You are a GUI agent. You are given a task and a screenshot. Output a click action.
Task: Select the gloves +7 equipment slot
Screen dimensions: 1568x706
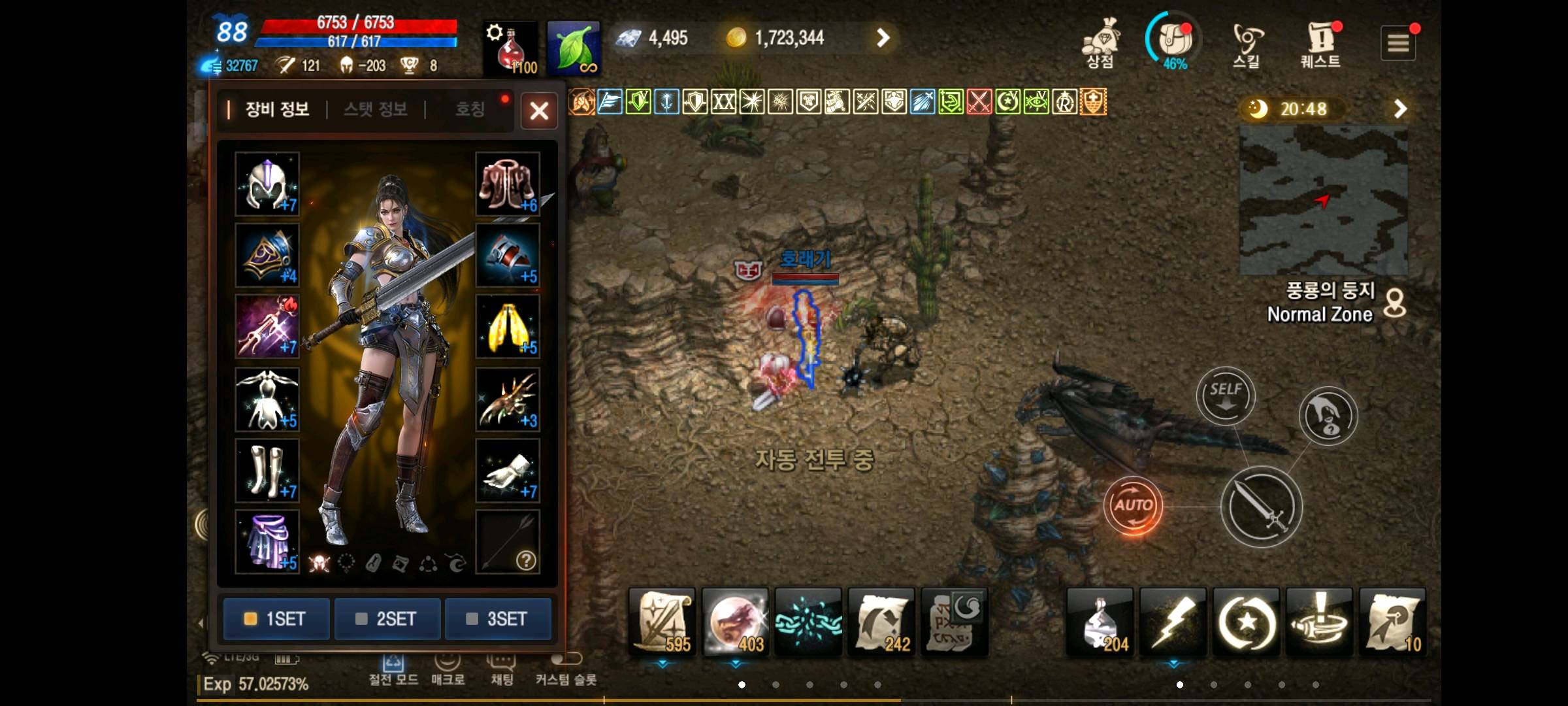click(508, 470)
